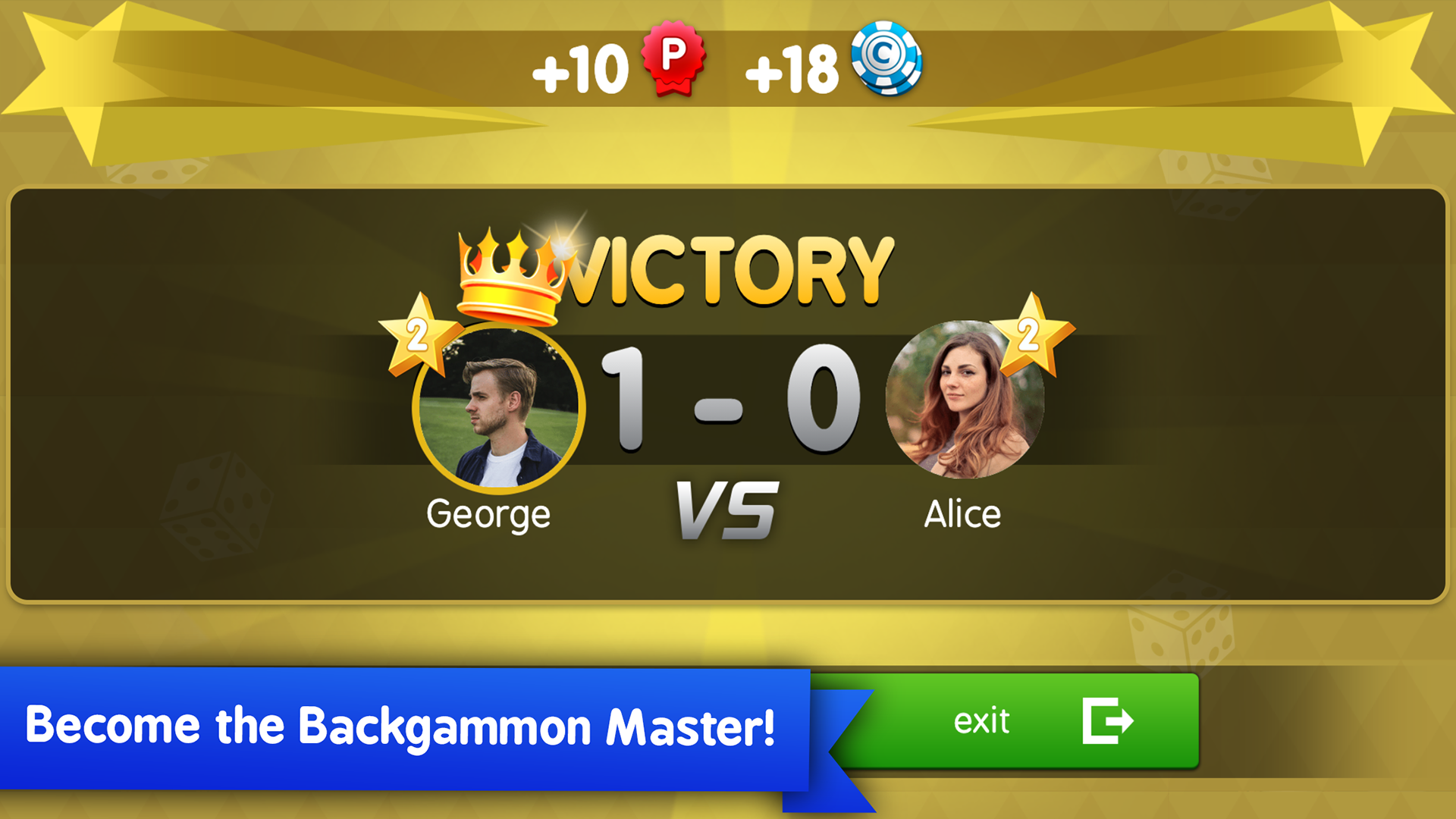Click the exit door arrow icon
Screen dimensions: 1456x819
click(1106, 721)
